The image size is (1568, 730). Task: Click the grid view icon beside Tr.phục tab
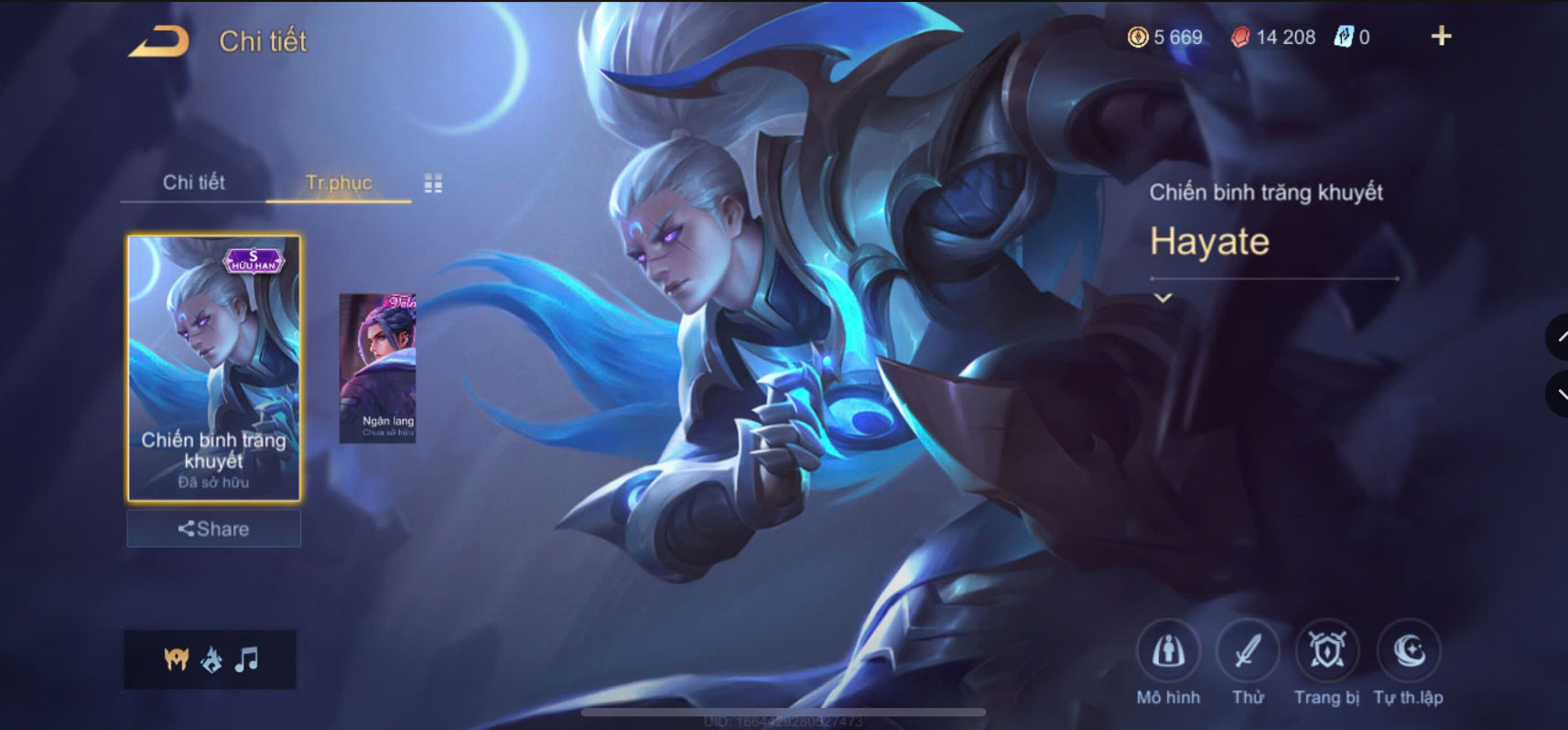tap(435, 182)
